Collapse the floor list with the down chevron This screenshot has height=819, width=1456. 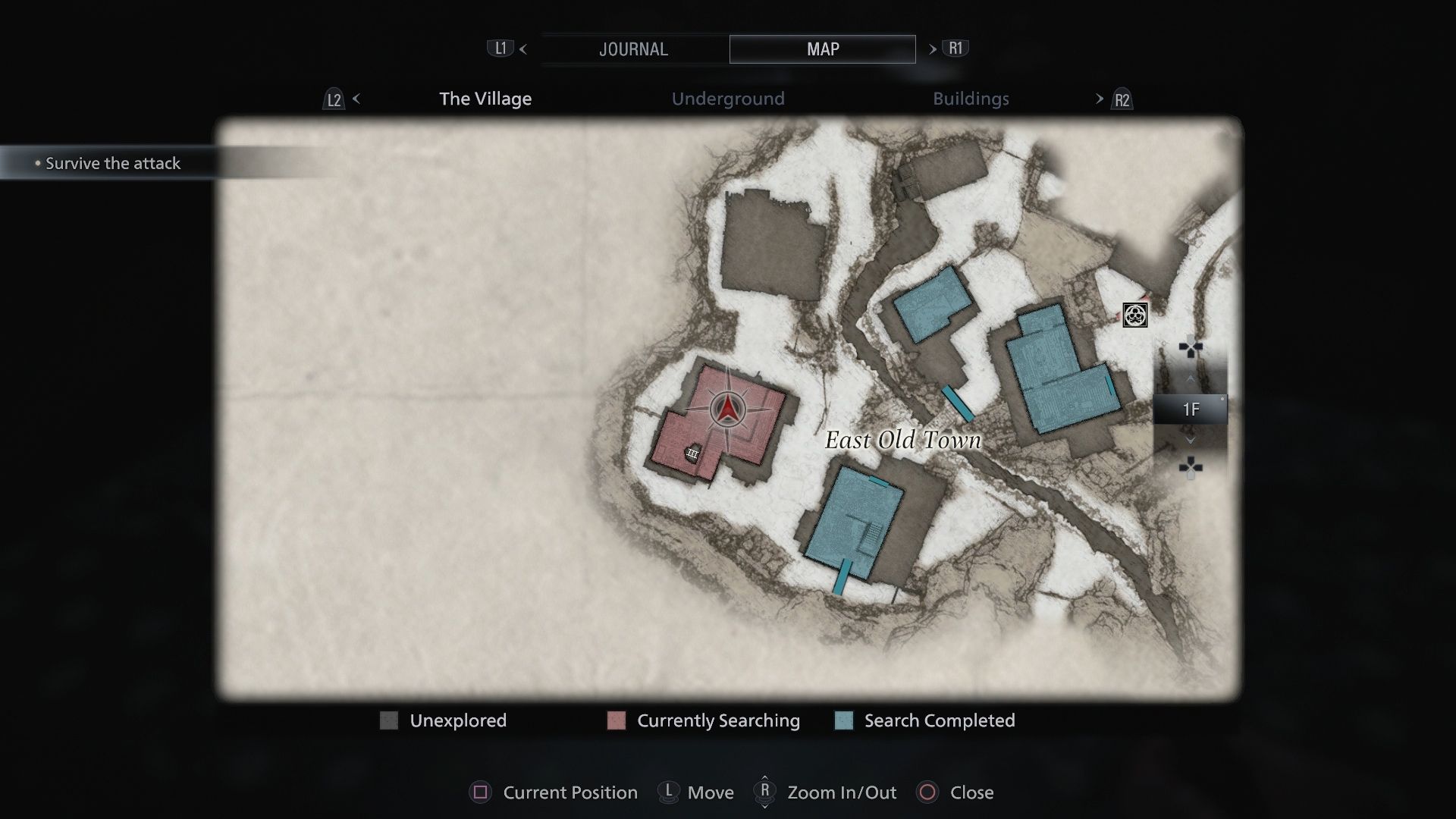1190,440
